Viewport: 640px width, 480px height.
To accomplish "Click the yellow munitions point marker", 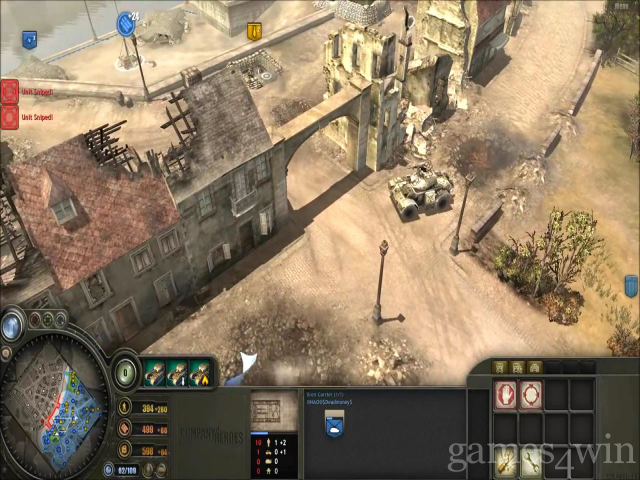I will [x=254, y=31].
